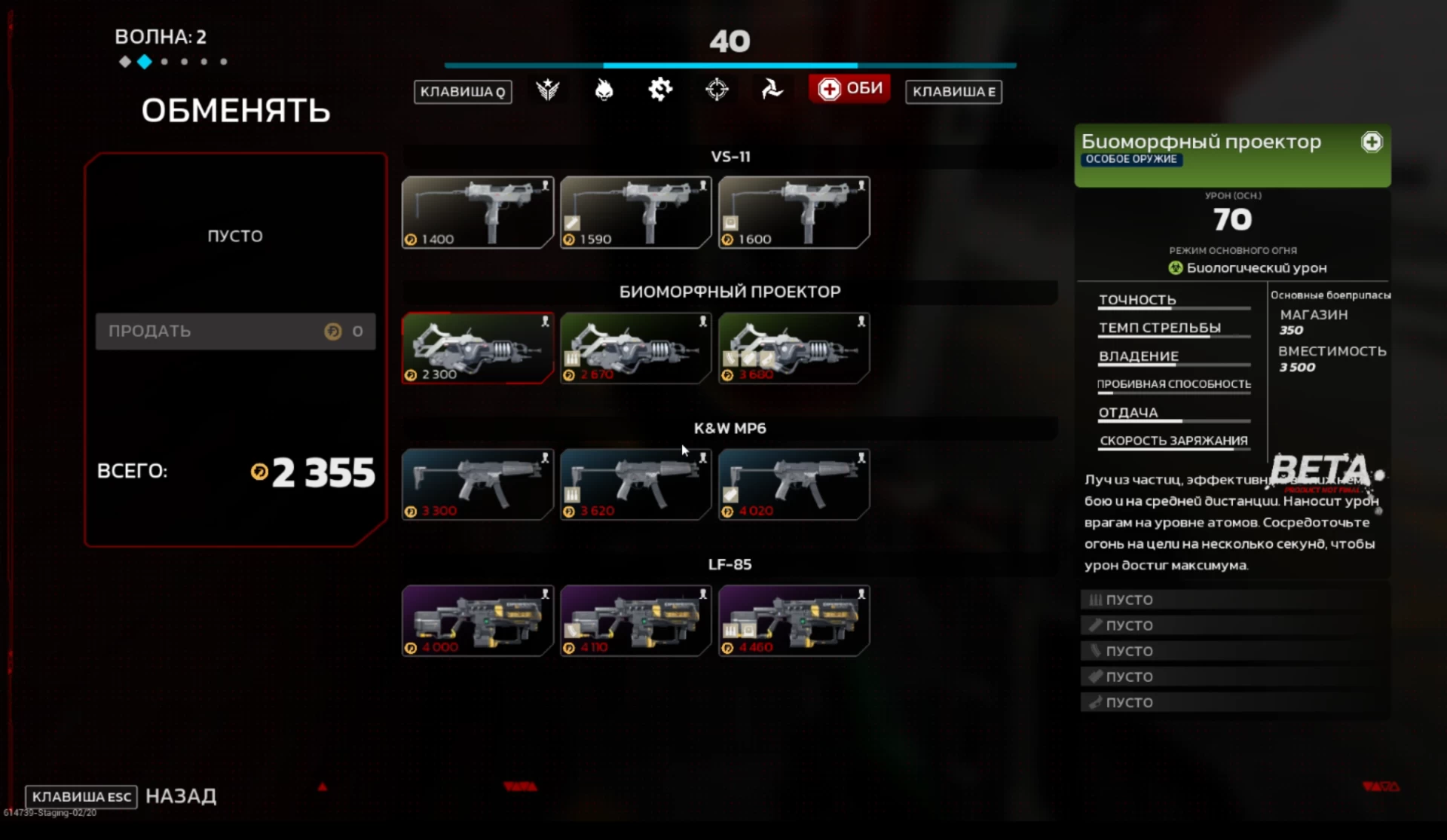Pick the K&W MP6 costing 3620
The image size is (1447, 840).
pyautogui.click(x=636, y=484)
